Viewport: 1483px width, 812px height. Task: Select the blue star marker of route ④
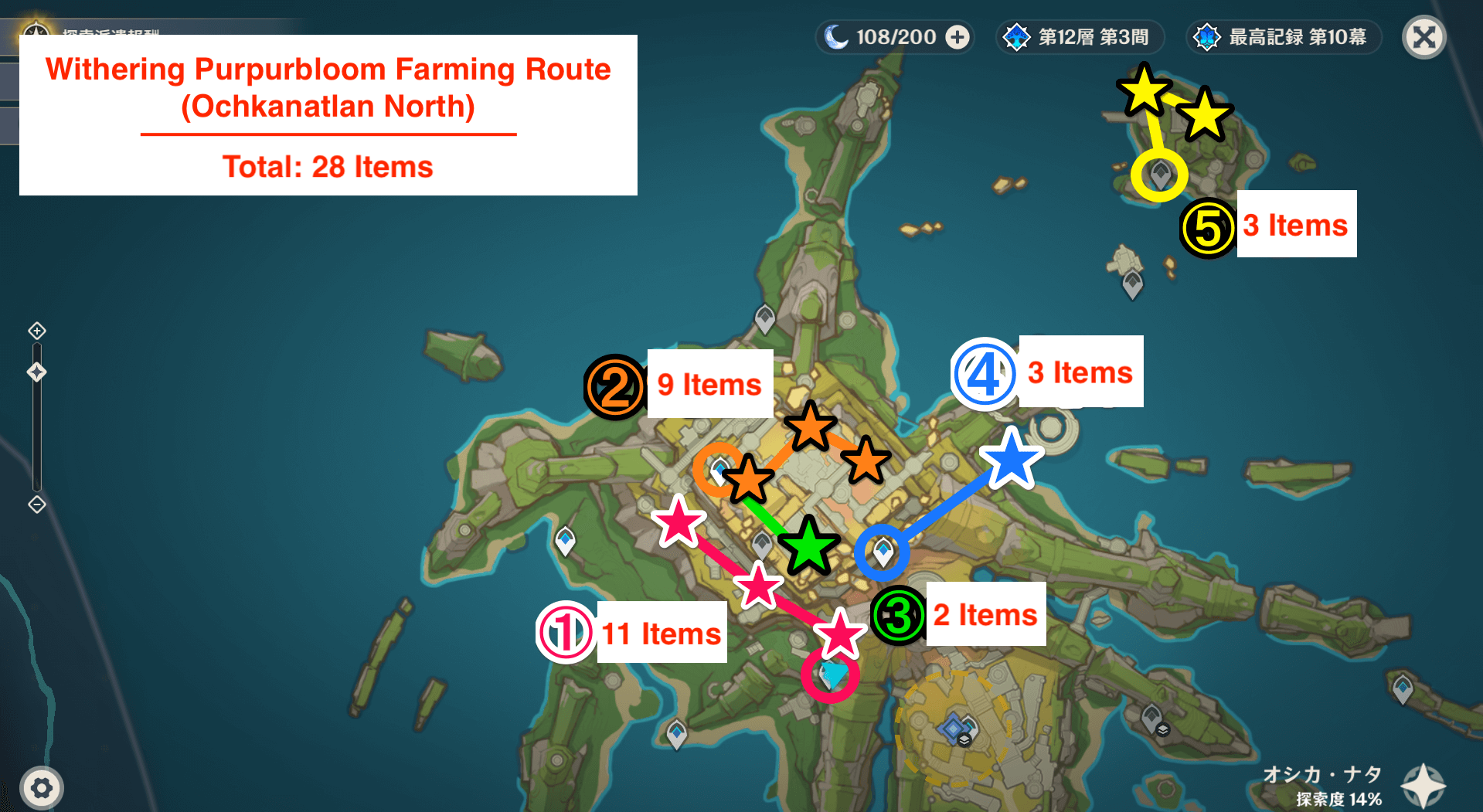click(x=1010, y=460)
